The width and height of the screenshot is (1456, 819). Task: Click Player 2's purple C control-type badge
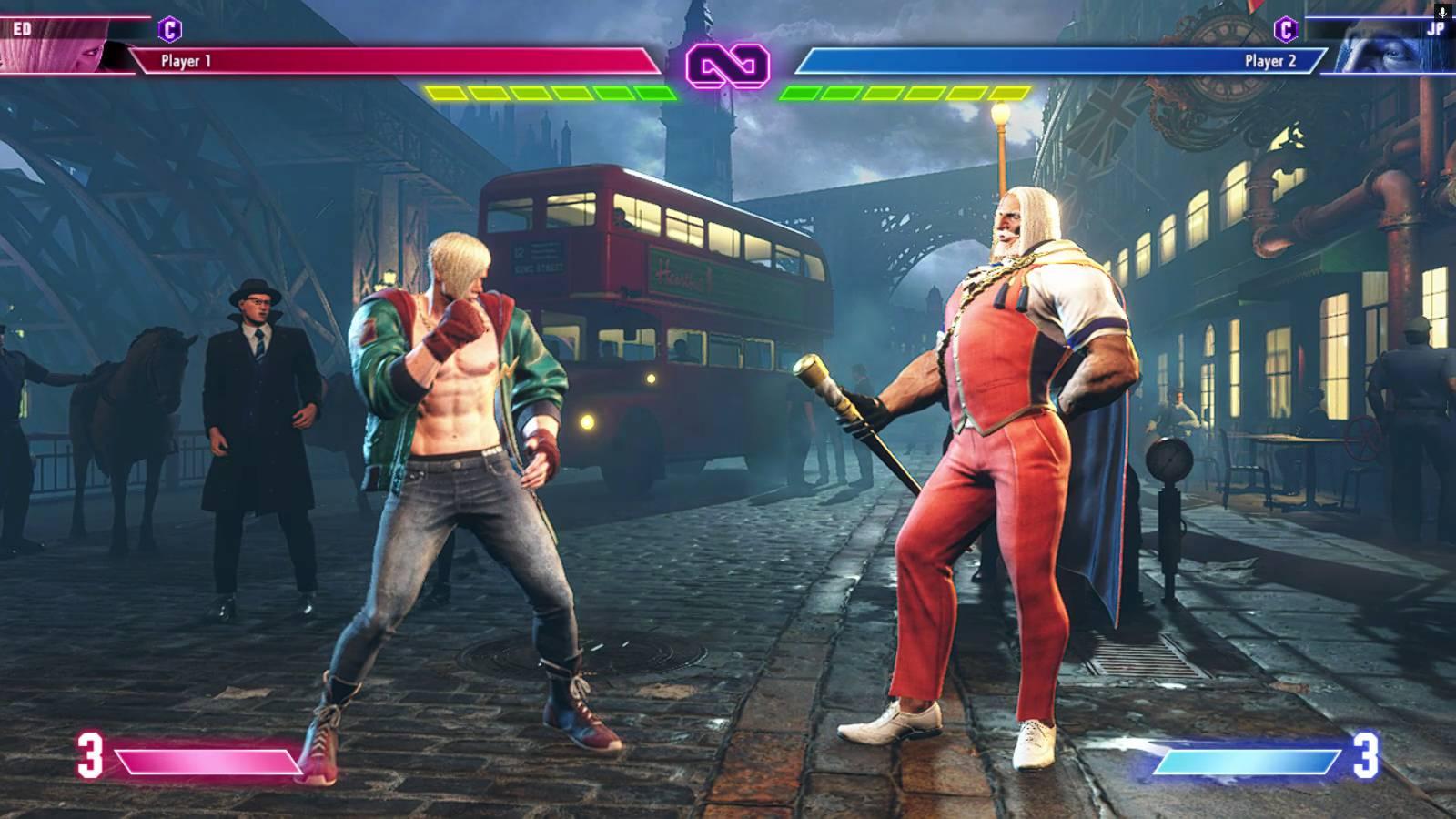tap(1285, 29)
